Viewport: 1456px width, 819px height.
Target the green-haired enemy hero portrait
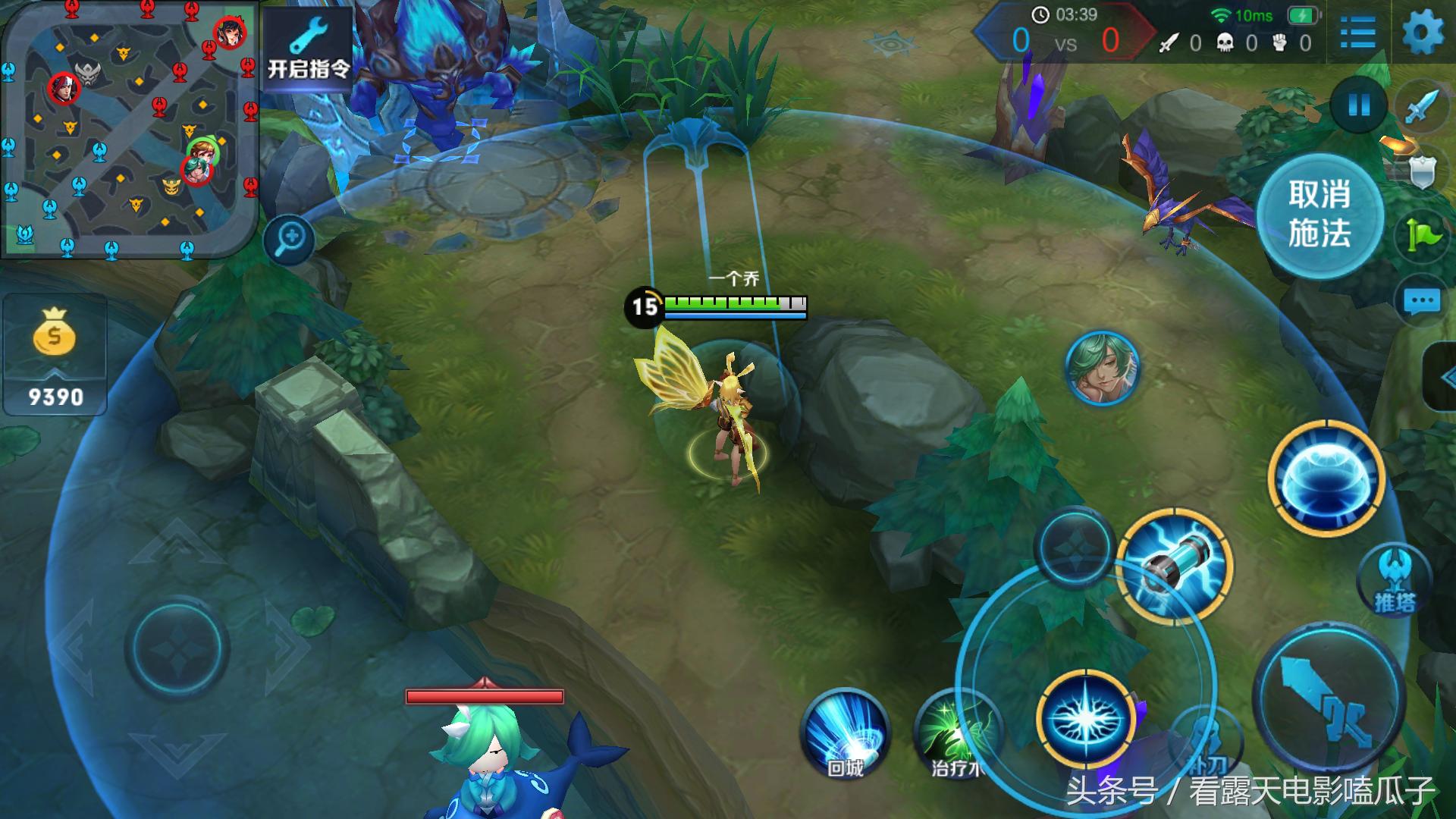[x=1102, y=368]
